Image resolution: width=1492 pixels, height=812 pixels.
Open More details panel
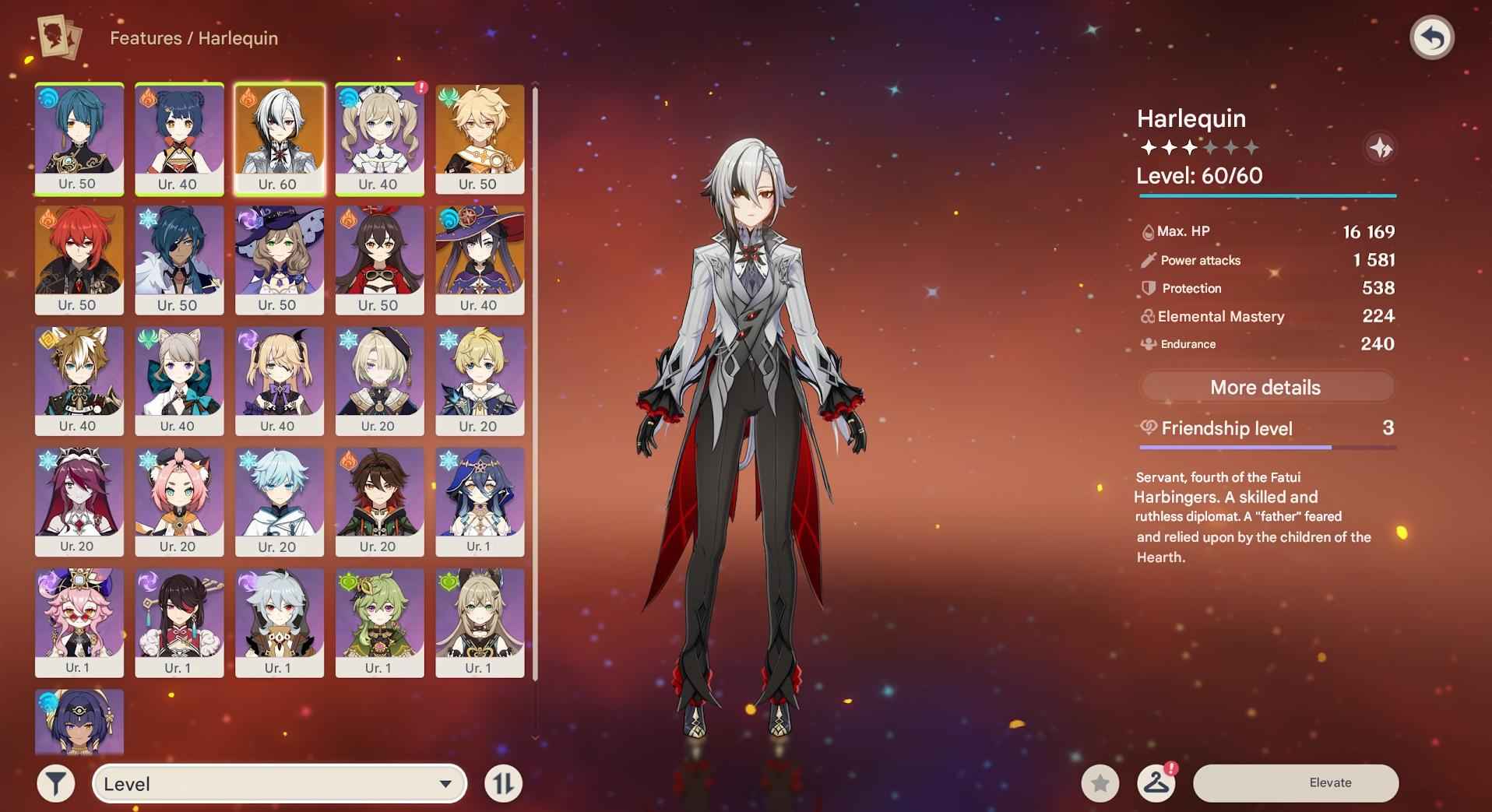point(1266,387)
